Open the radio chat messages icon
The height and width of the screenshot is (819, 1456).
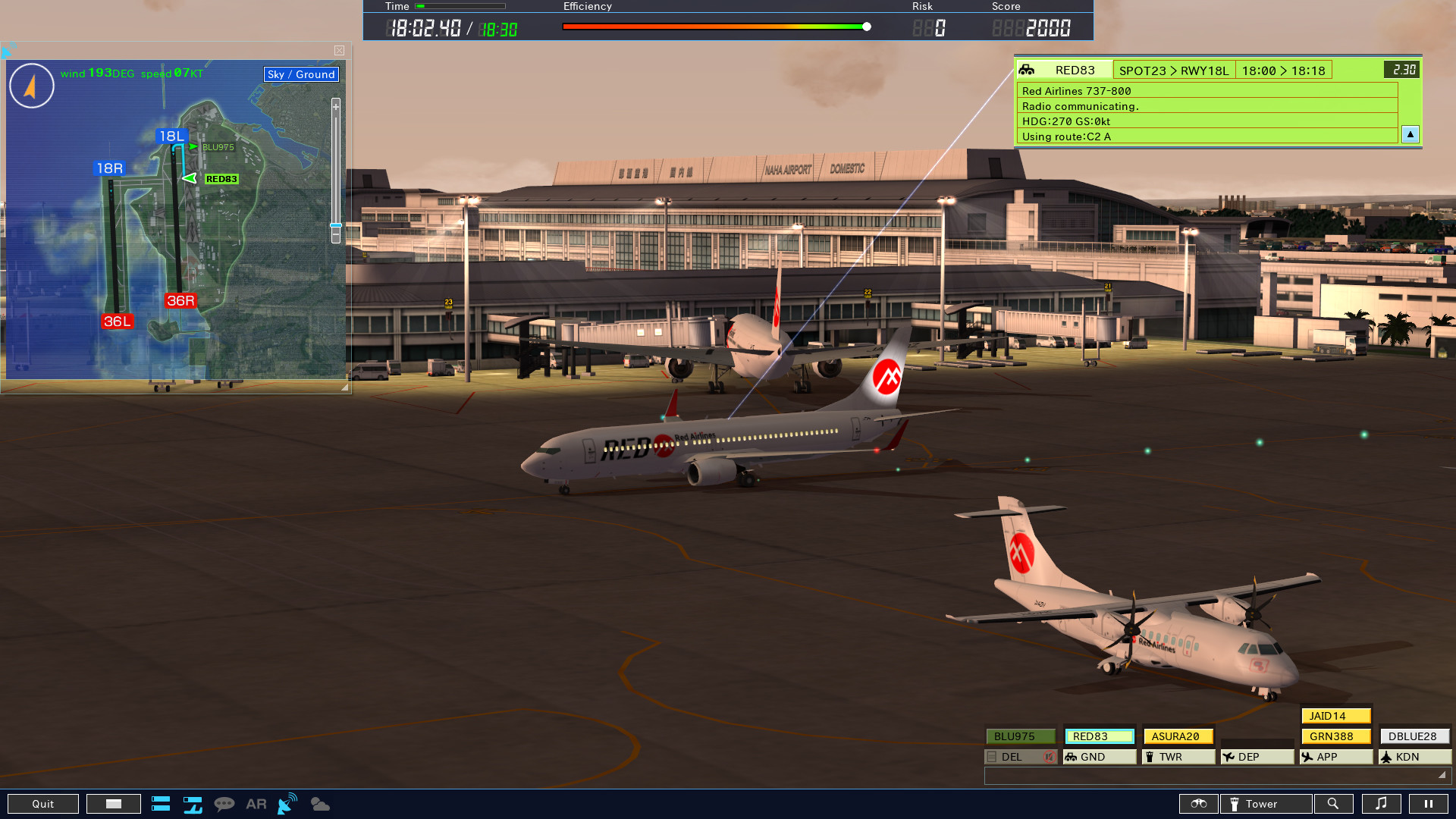[x=225, y=803]
